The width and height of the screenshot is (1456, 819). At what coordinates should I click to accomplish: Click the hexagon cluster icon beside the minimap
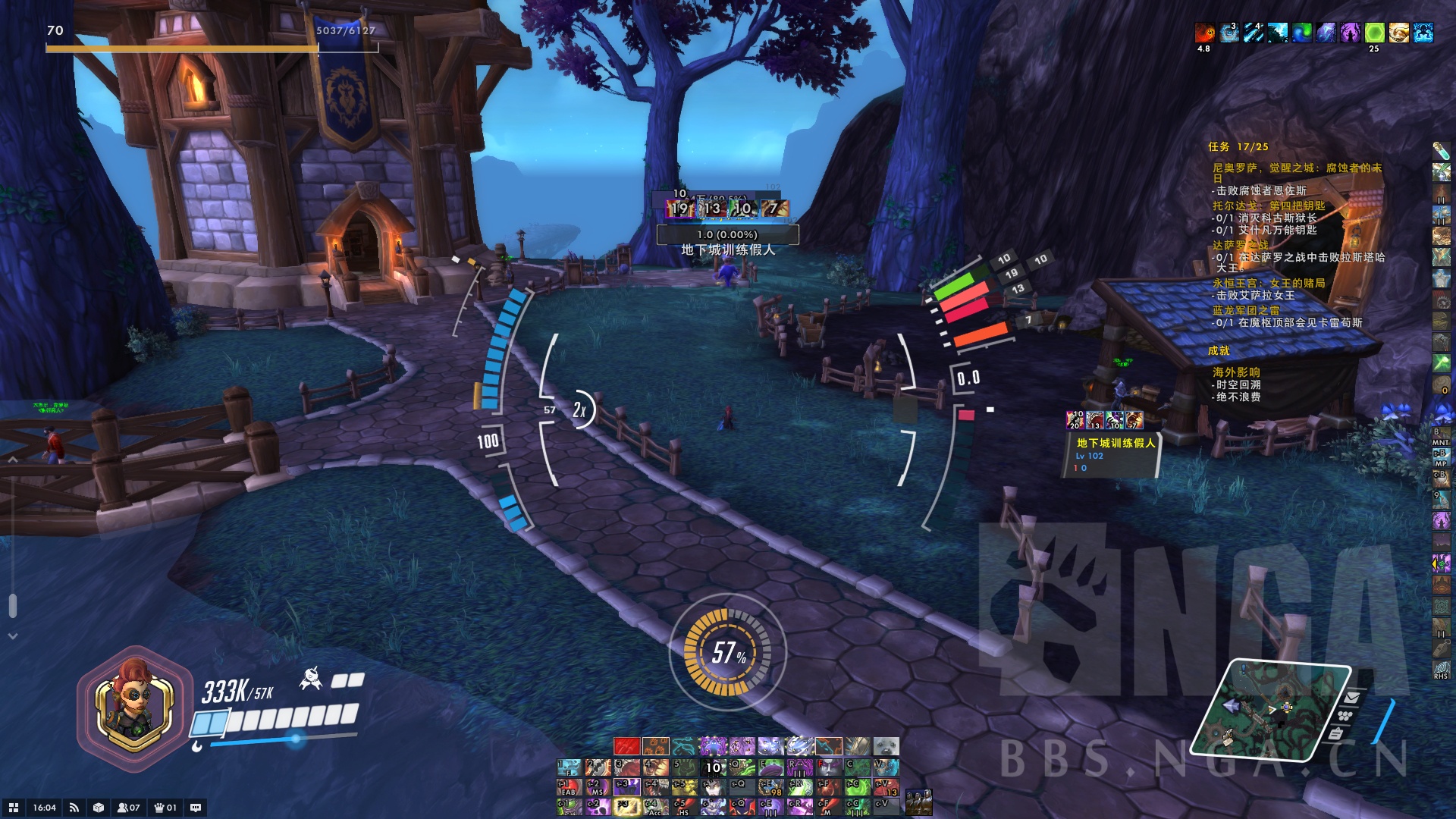(1345, 715)
